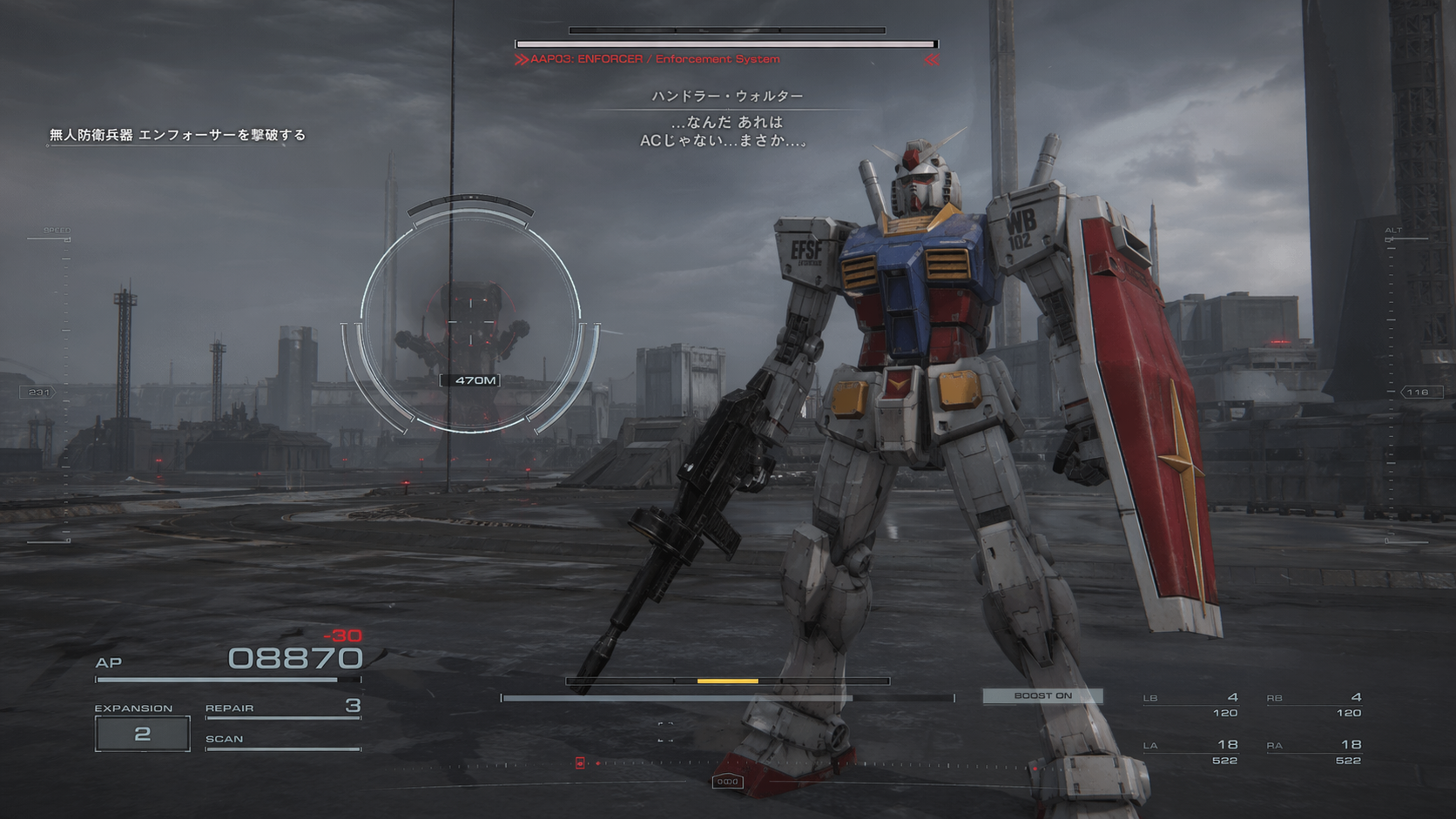This screenshot has width=1456, height=819.
Task: Toggle the Boost On indicator
Action: click(x=1042, y=695)
